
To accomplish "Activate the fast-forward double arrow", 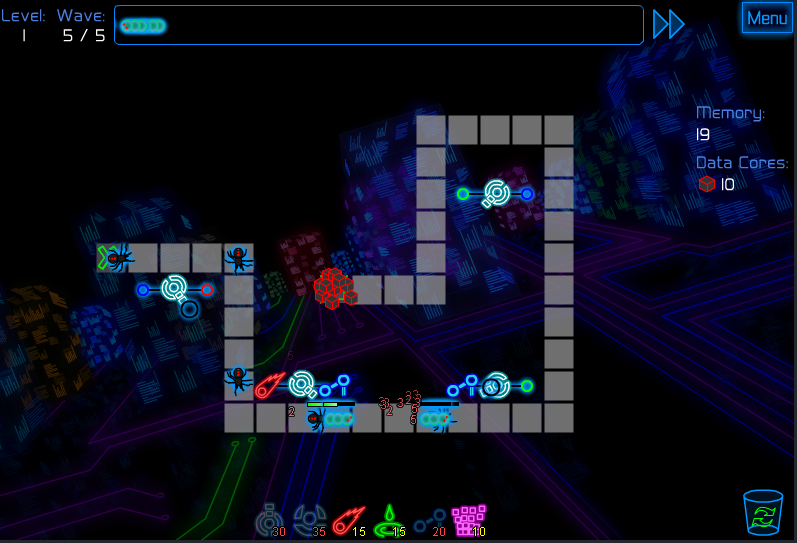I will coord(668,24).
